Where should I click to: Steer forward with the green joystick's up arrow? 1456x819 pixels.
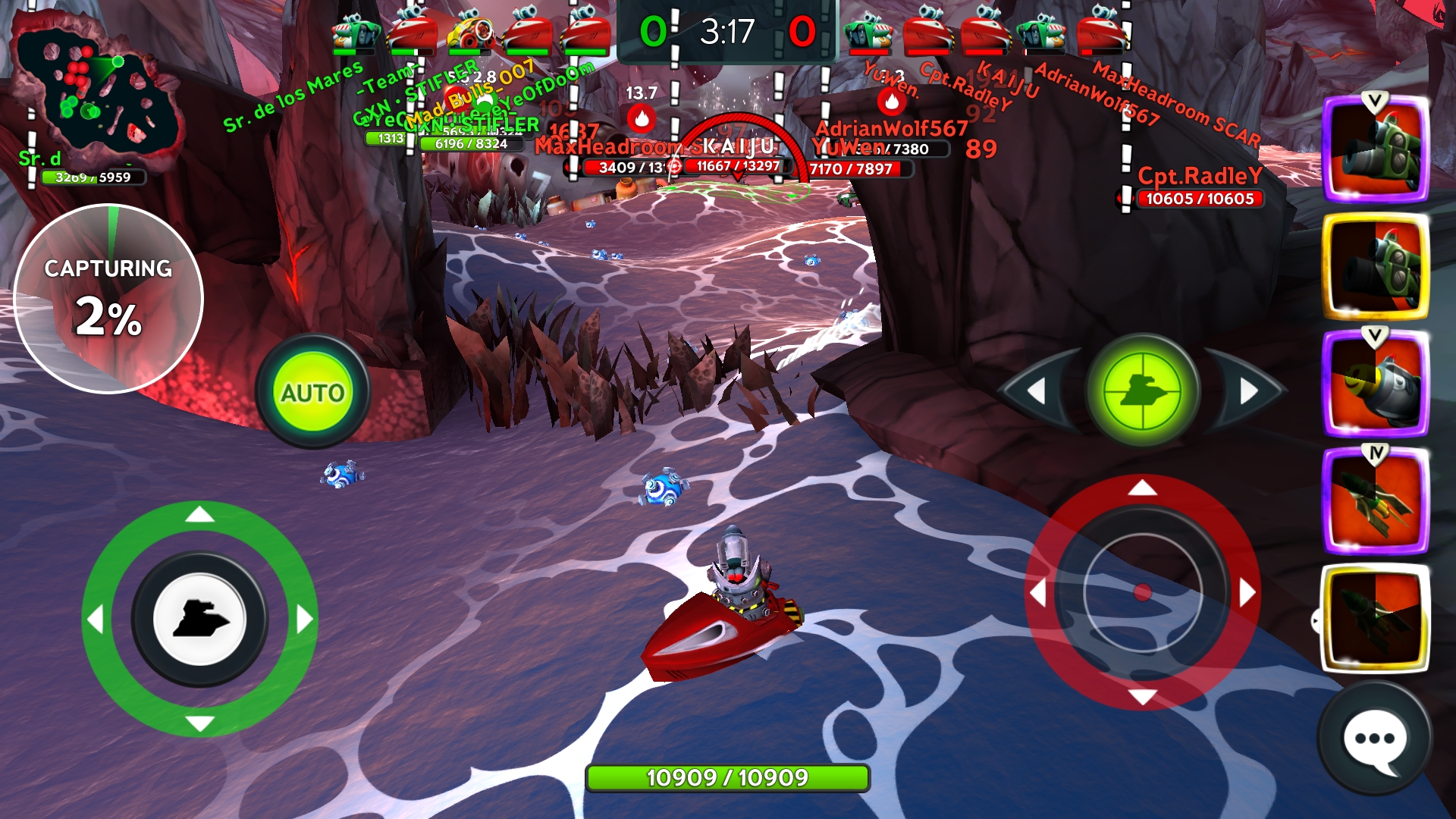click(199, 515)
